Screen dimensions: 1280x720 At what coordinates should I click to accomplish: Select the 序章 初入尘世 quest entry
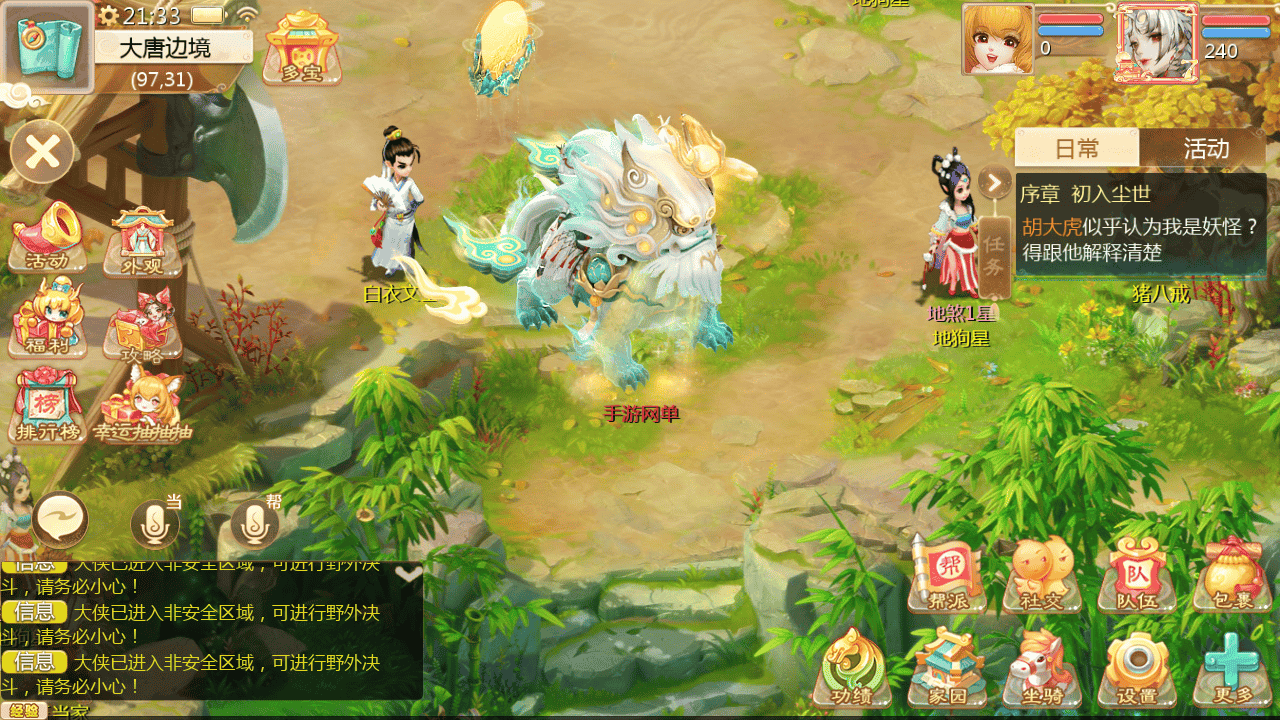(x=1140, y=224)
